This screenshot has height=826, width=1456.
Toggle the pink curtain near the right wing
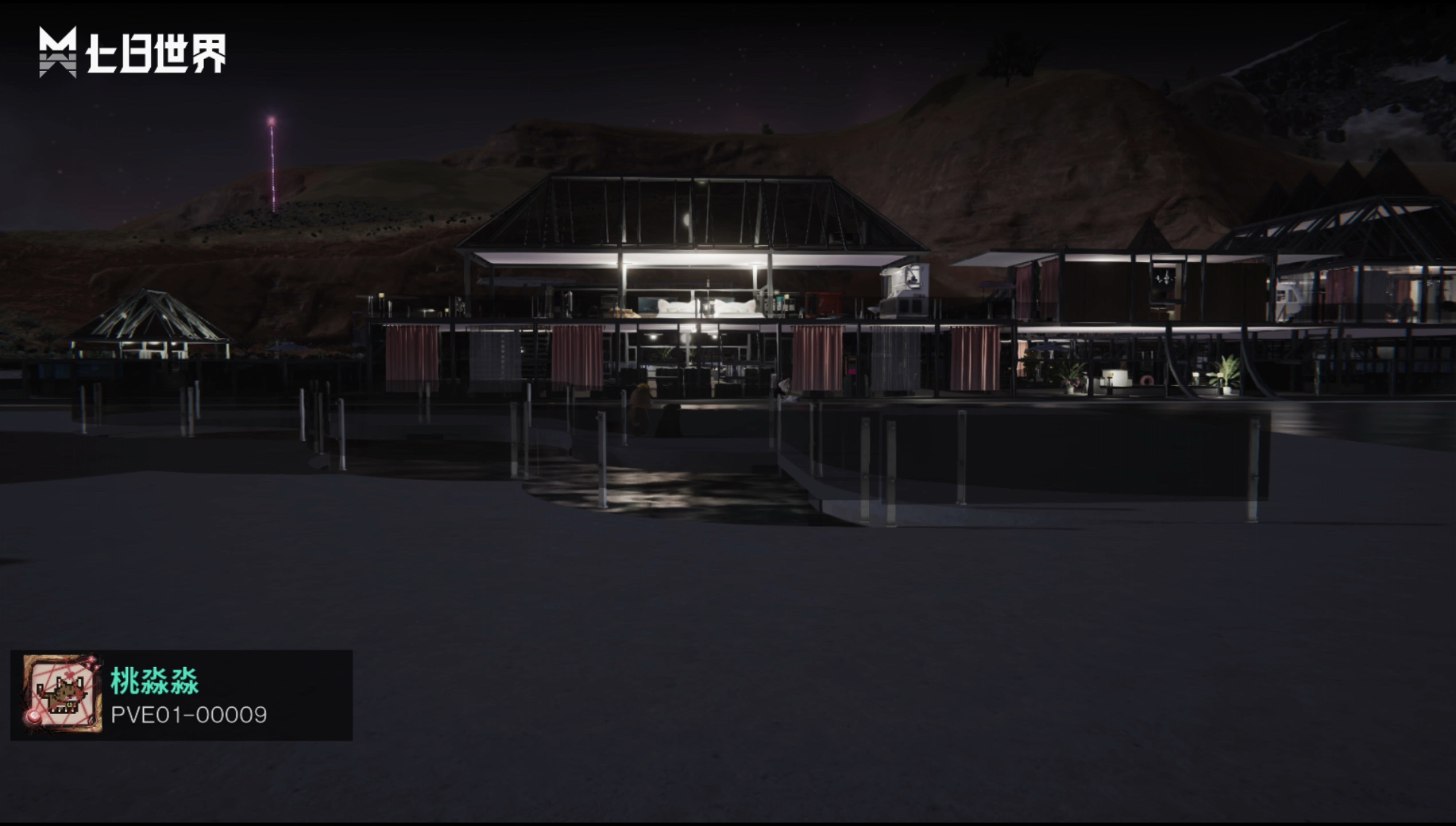tap(974, 359)
